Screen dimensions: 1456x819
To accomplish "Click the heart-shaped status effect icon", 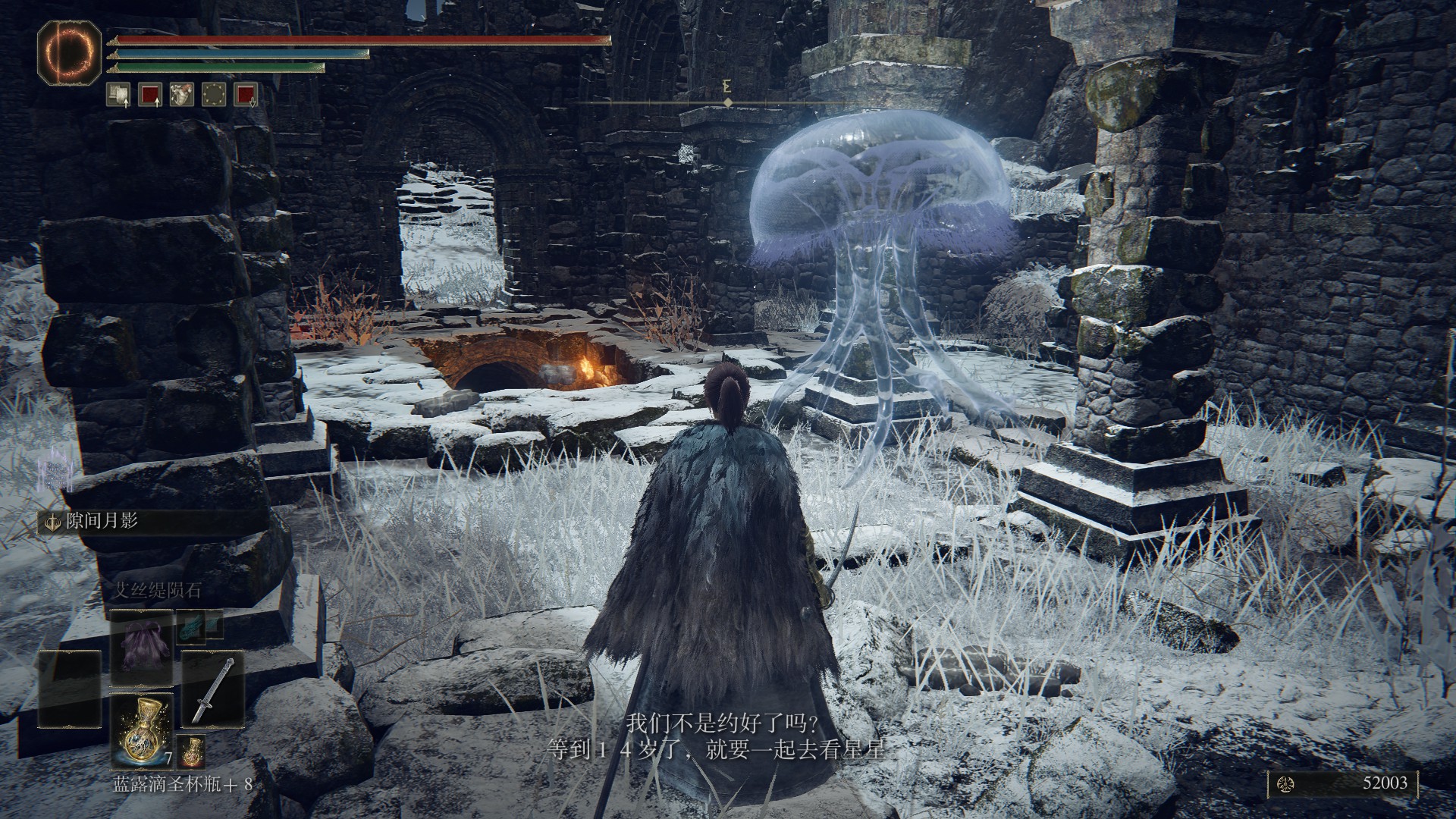I will 182,94.
